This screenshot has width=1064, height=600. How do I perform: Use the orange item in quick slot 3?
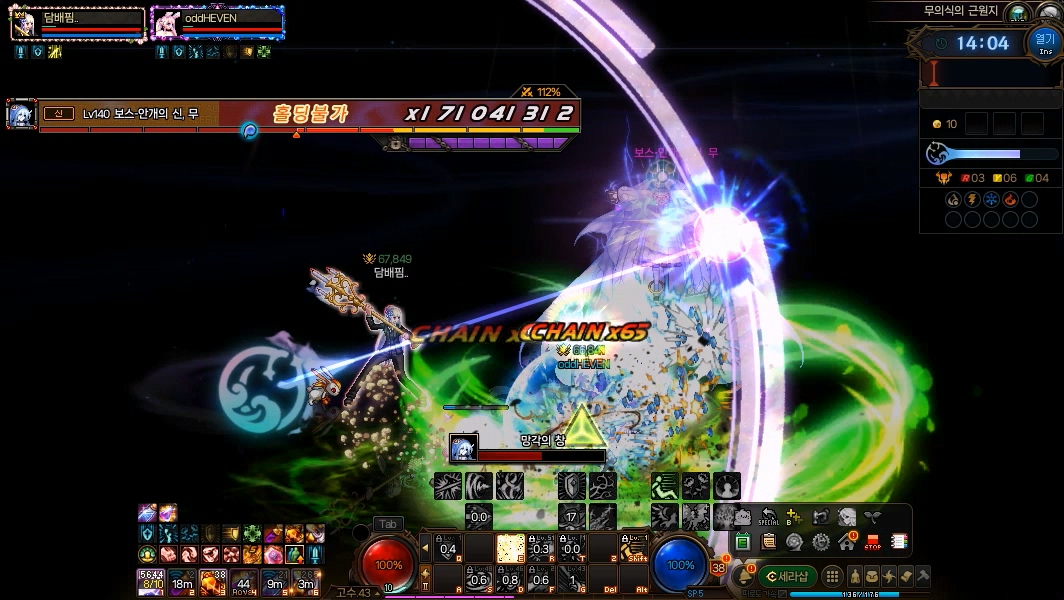212,581
